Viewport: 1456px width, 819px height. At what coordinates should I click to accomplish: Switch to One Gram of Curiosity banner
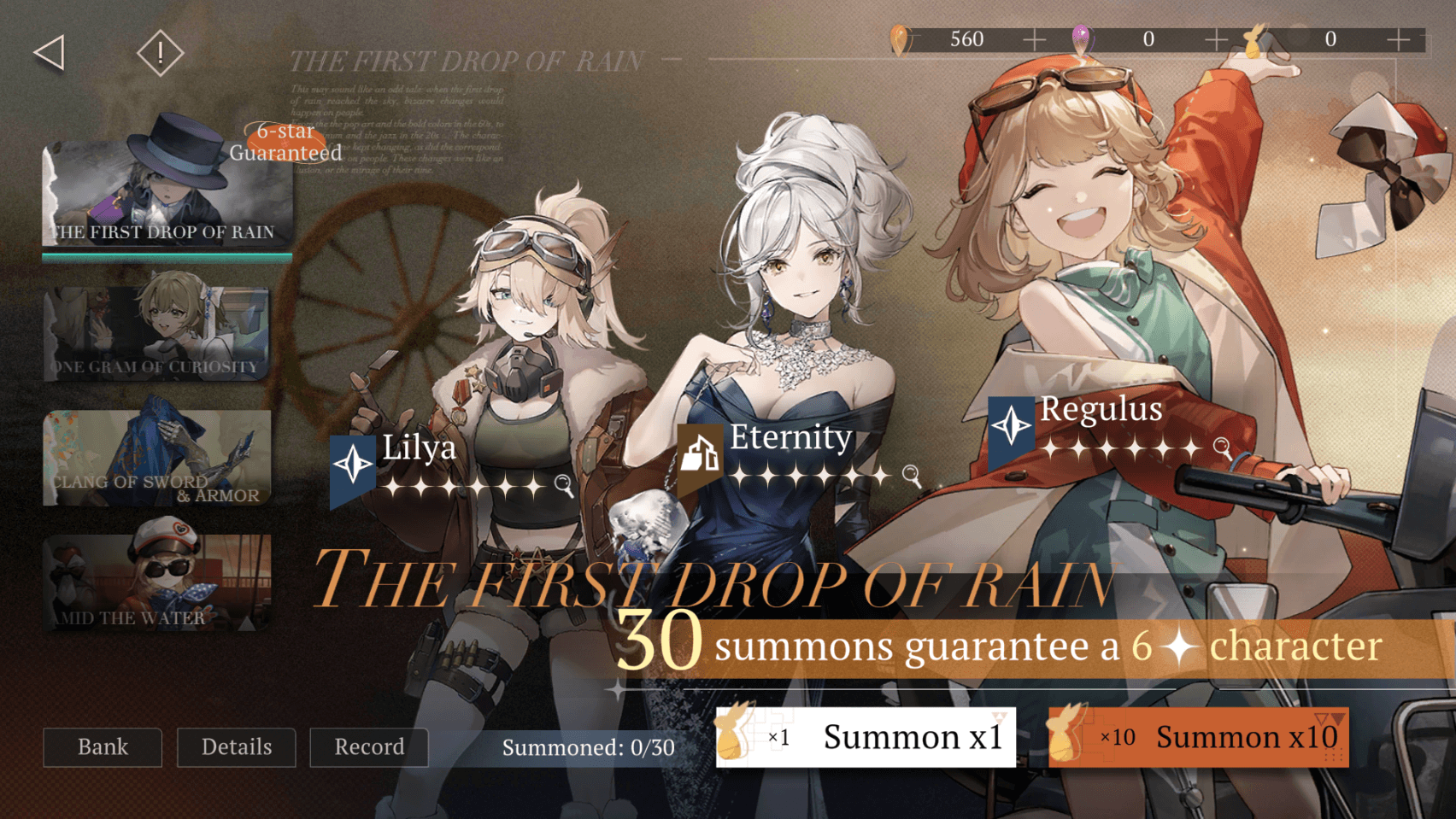[x=157, y=331]
